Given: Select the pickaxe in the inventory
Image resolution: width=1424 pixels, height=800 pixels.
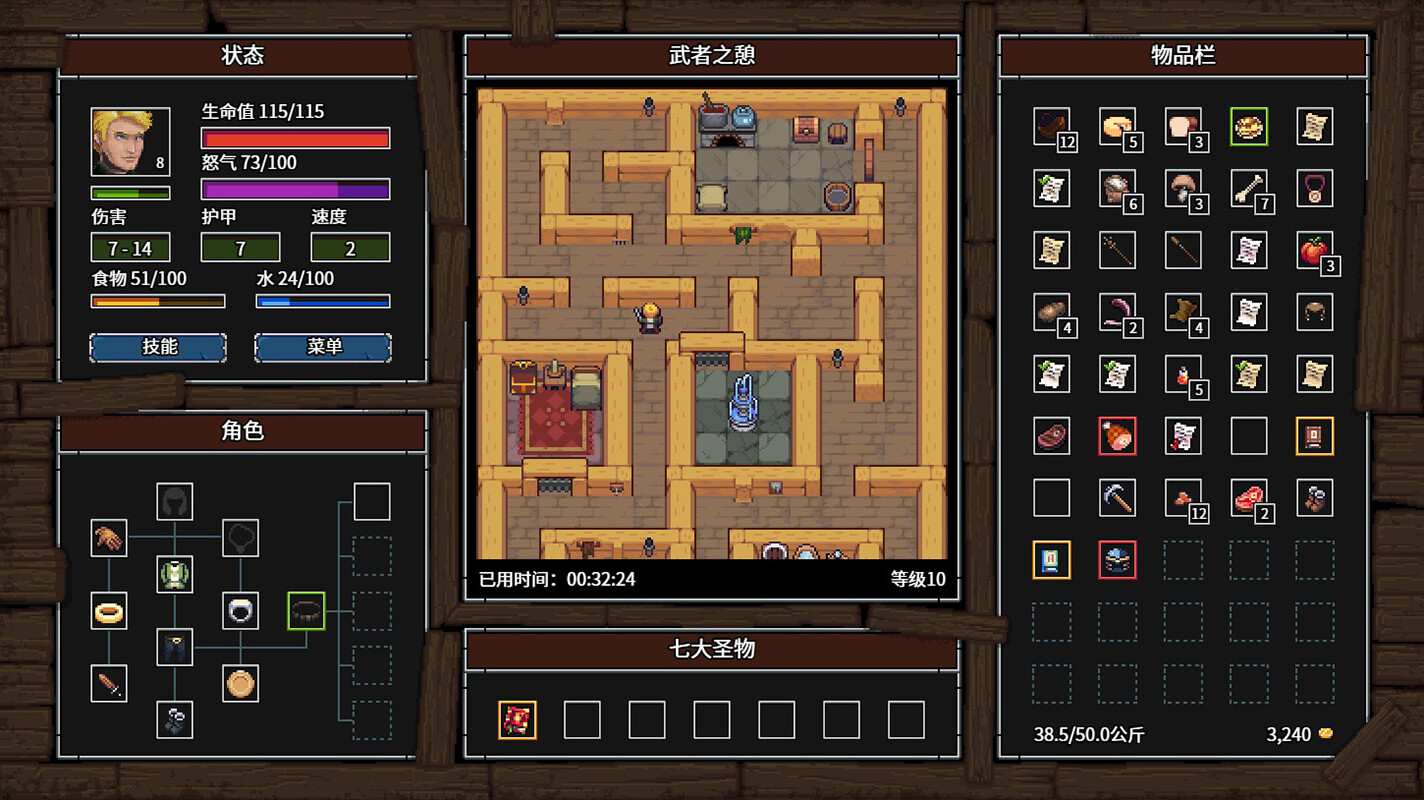Looking at the screenshot, I should tap(1117, 498).
